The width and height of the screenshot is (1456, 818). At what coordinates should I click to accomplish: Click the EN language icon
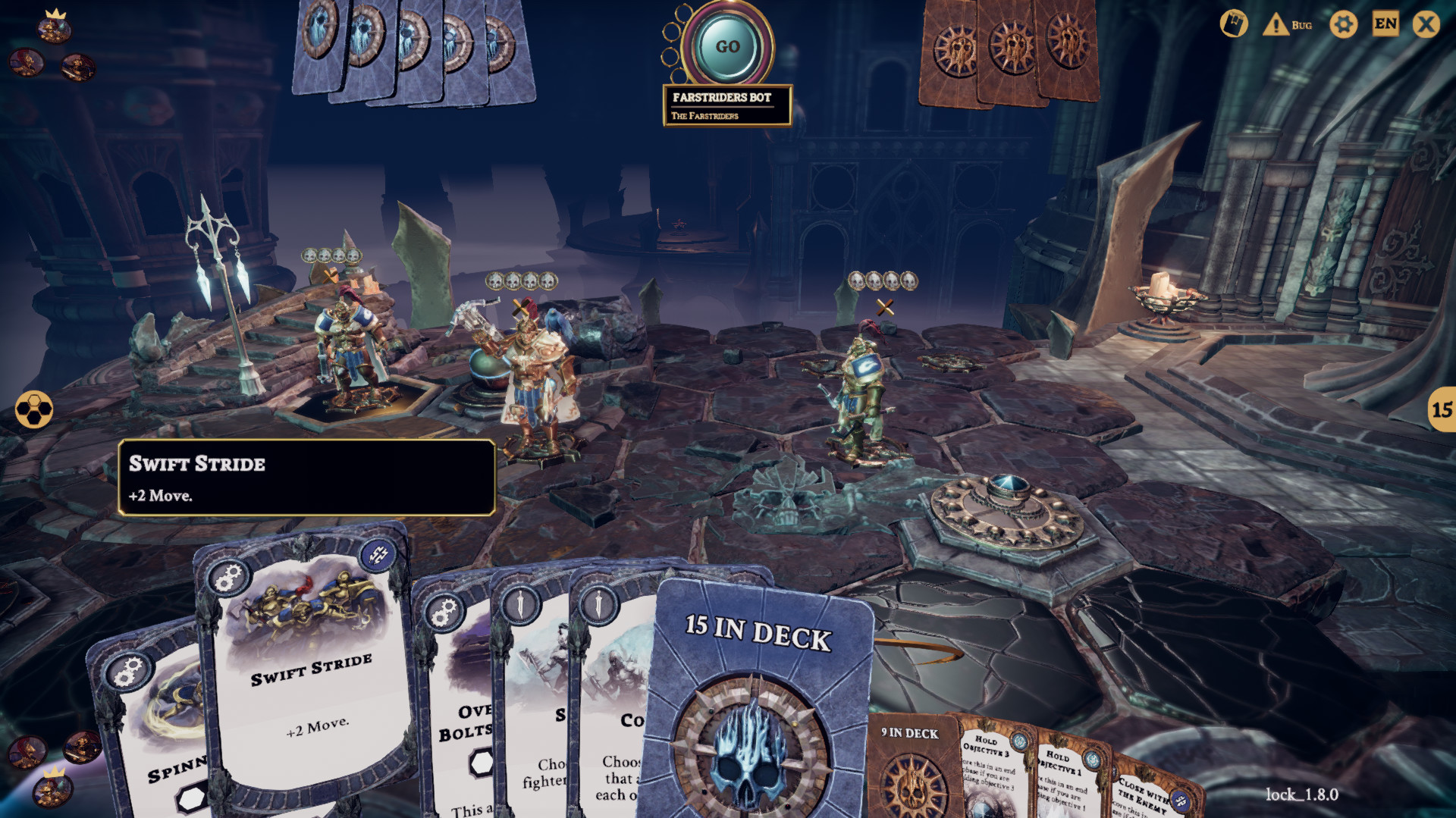[x=1385, y=24]
